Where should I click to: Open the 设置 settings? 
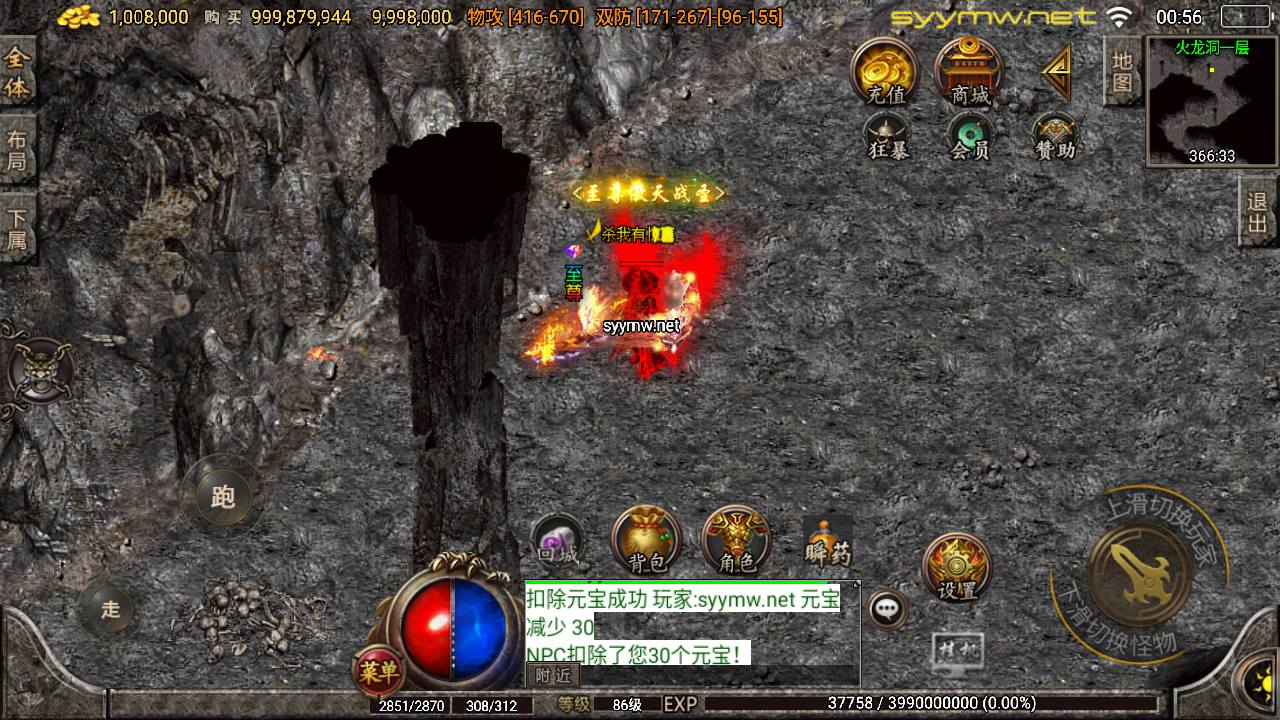click(956, 567)
